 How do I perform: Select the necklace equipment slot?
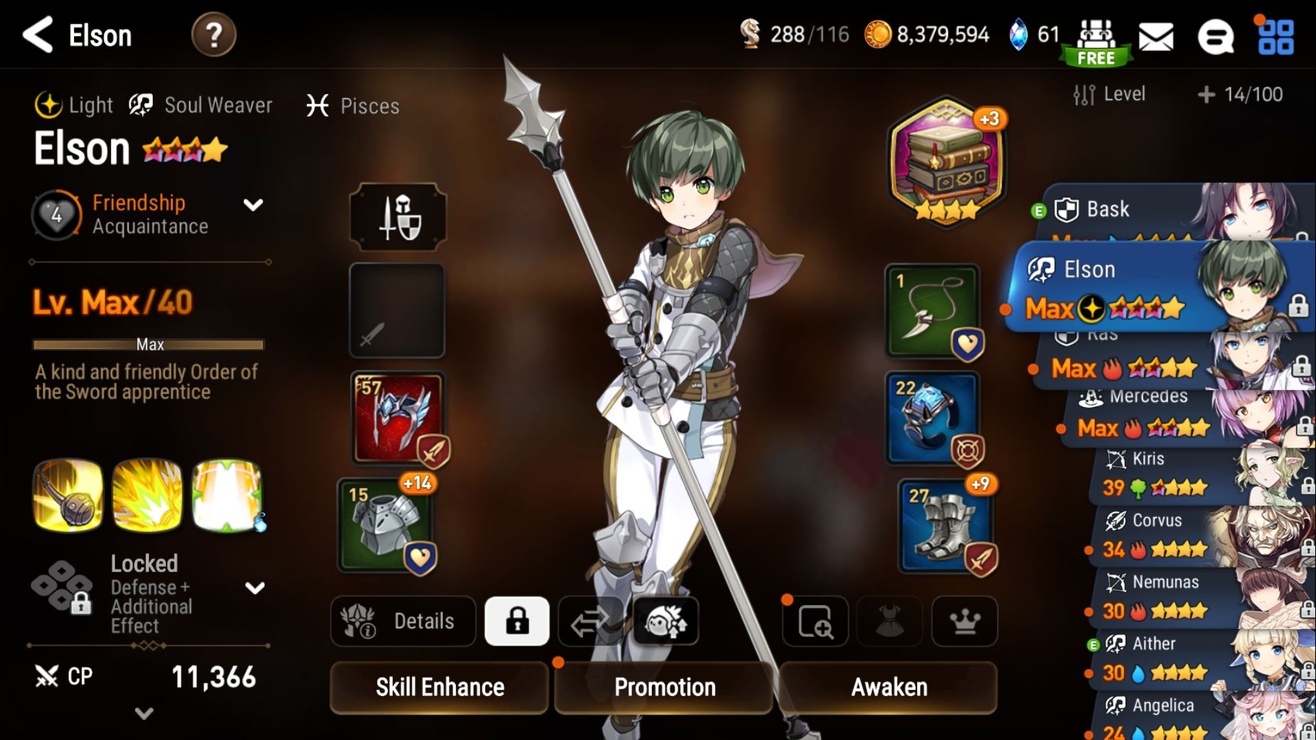(x=932, y=311)
